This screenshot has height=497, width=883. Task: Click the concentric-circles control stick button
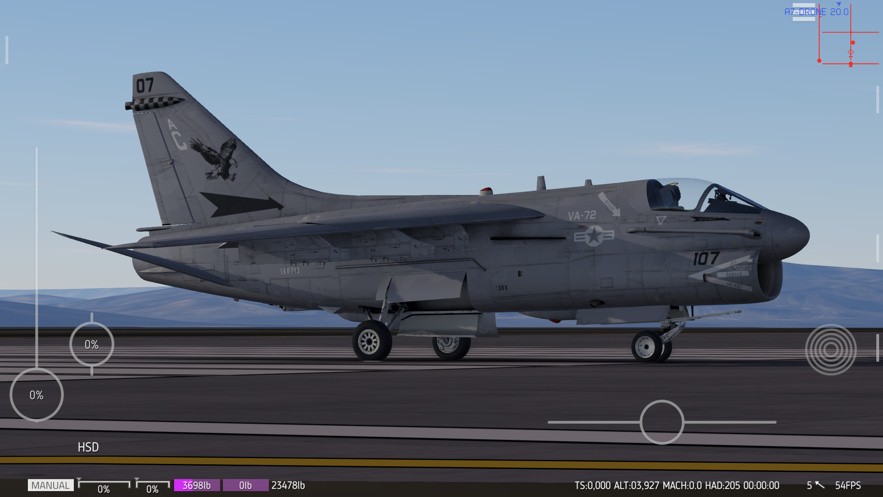[830, 349]
